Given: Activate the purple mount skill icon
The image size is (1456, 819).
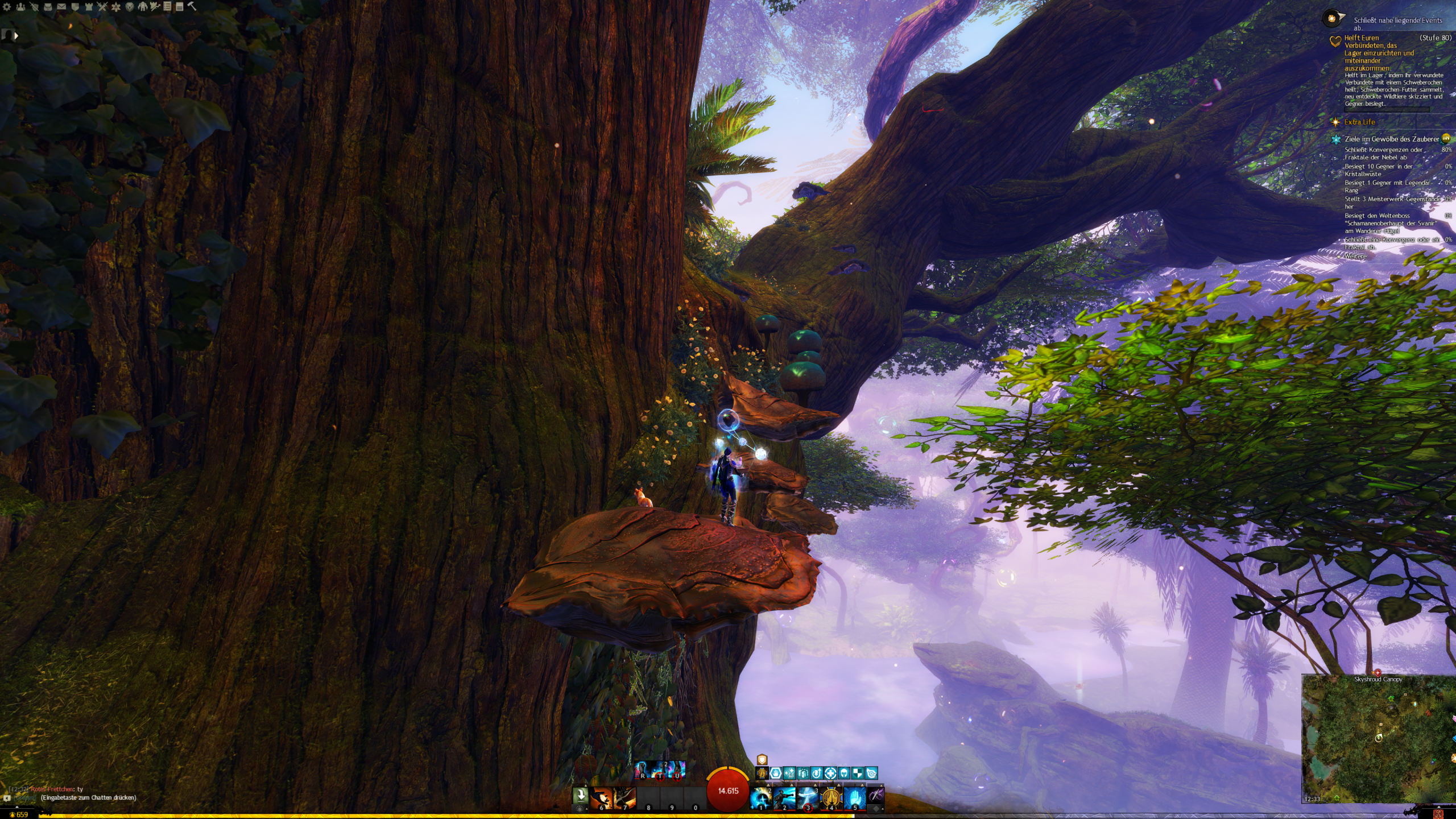Looking at the screenshot, I should [876, 796].
